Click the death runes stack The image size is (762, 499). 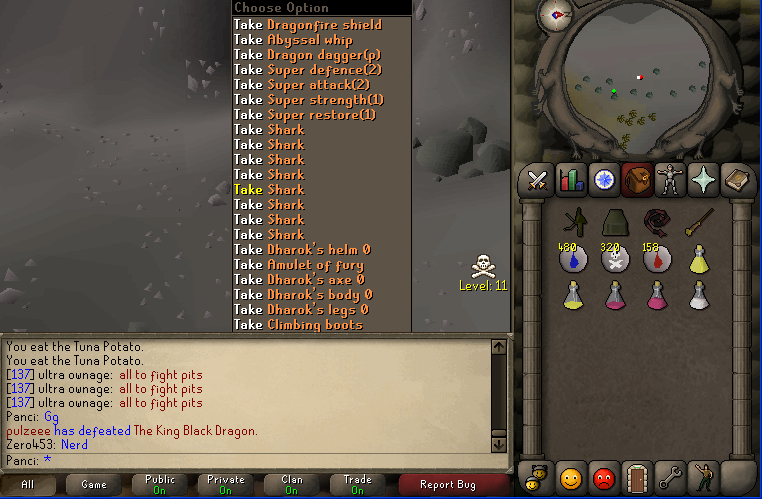point(615,258)
